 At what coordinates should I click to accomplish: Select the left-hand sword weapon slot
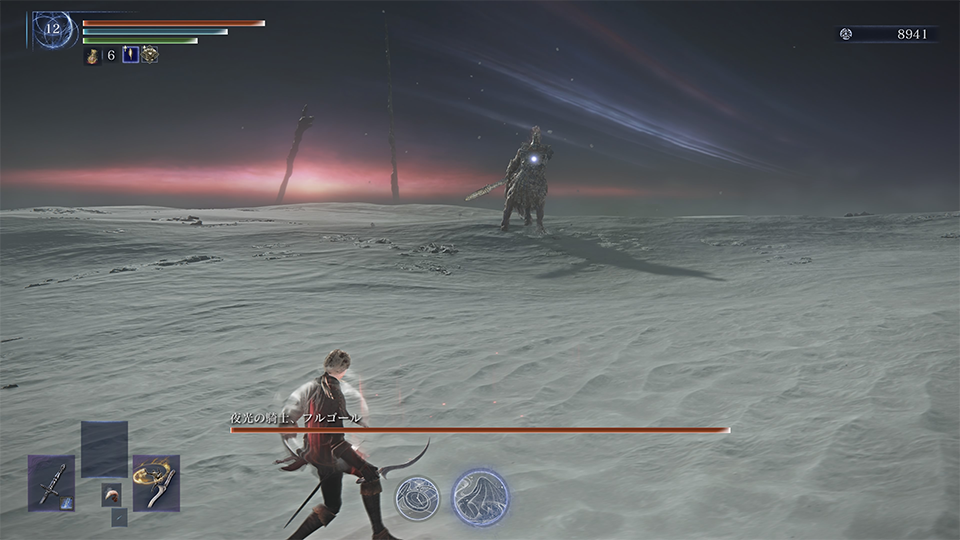[x=51, y=483]
